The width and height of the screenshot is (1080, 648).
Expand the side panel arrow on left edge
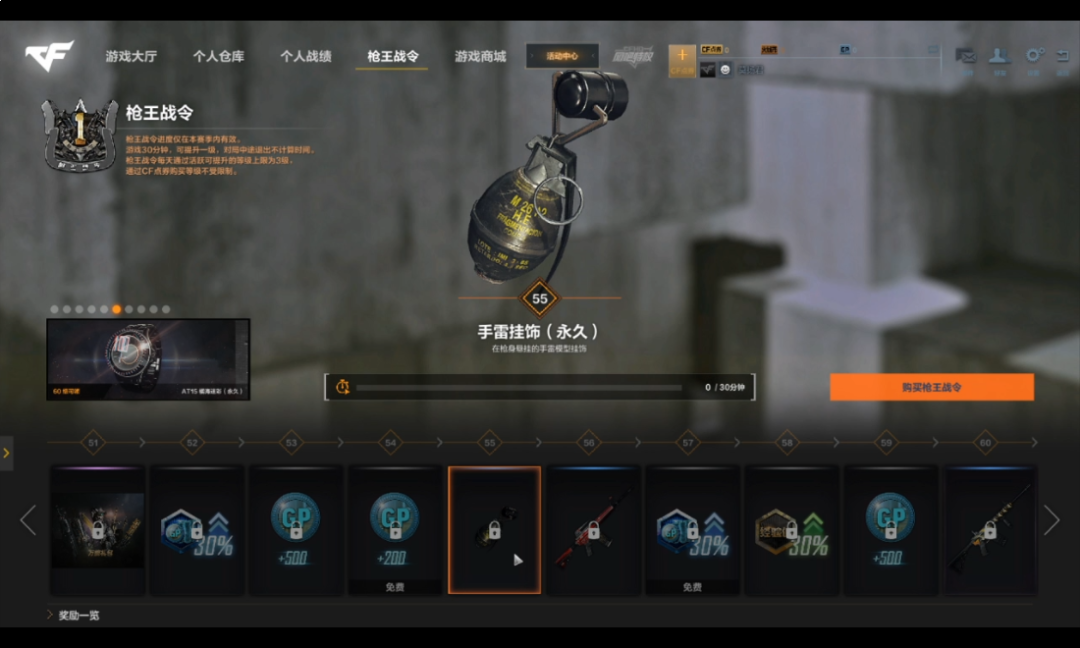(6, 453)
